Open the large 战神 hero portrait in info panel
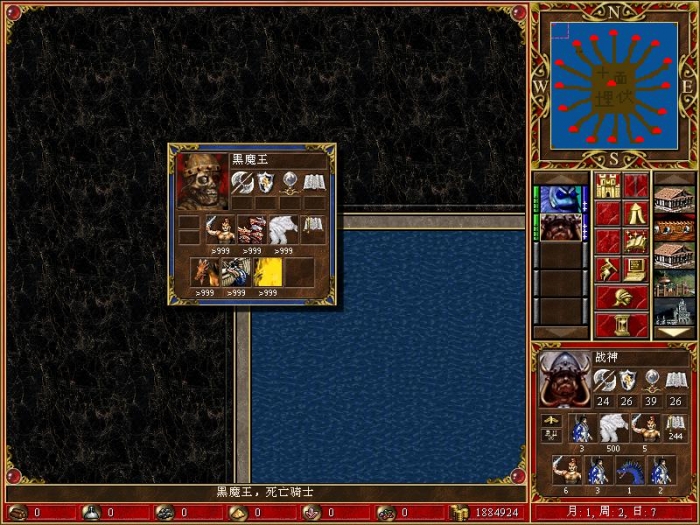This screenshot has height=525, width=700. [x=564, y=378]
